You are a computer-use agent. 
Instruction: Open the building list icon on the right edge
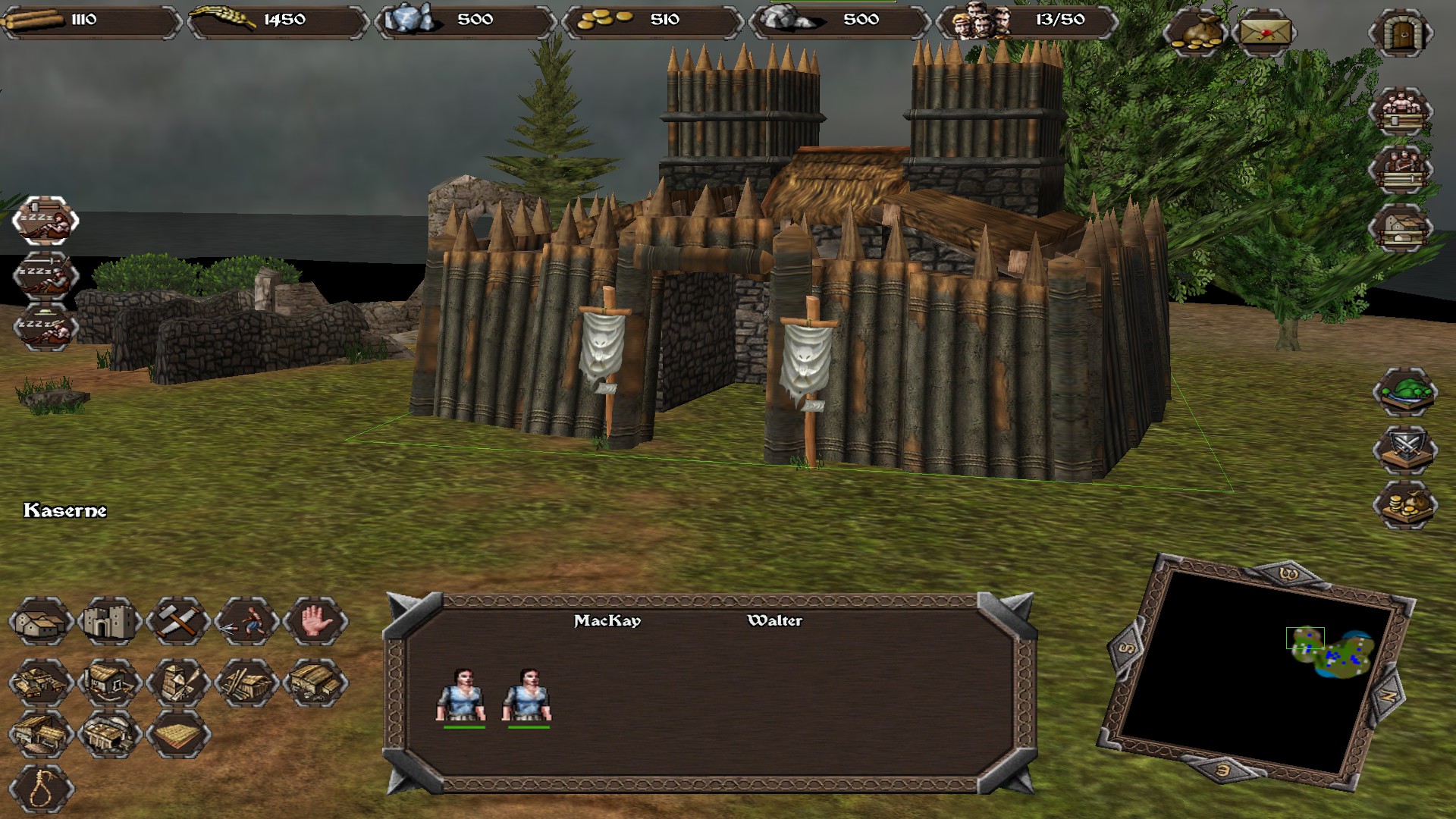click(x=1401, y=227)
